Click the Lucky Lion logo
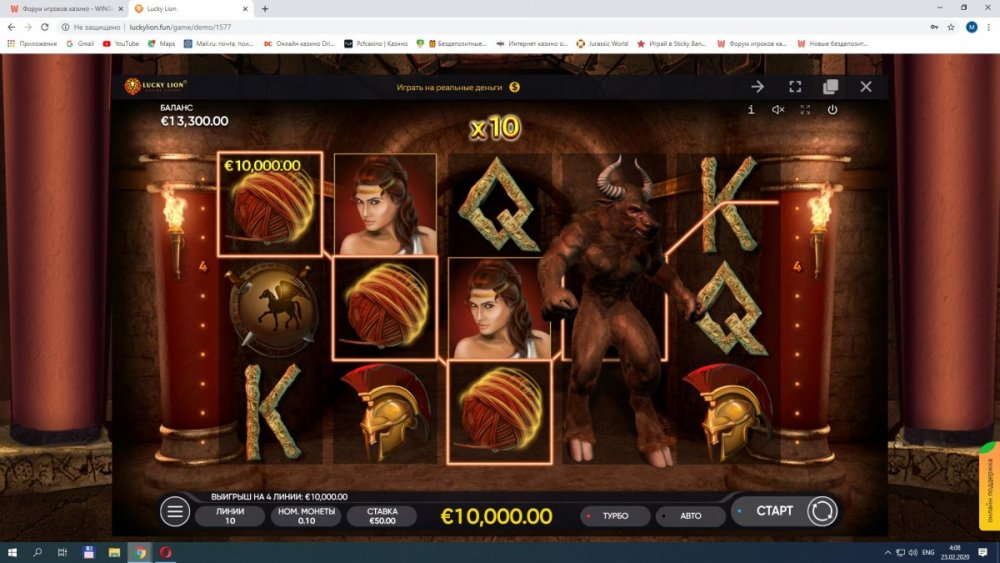The image size is (1000, 563). [155, 87]
